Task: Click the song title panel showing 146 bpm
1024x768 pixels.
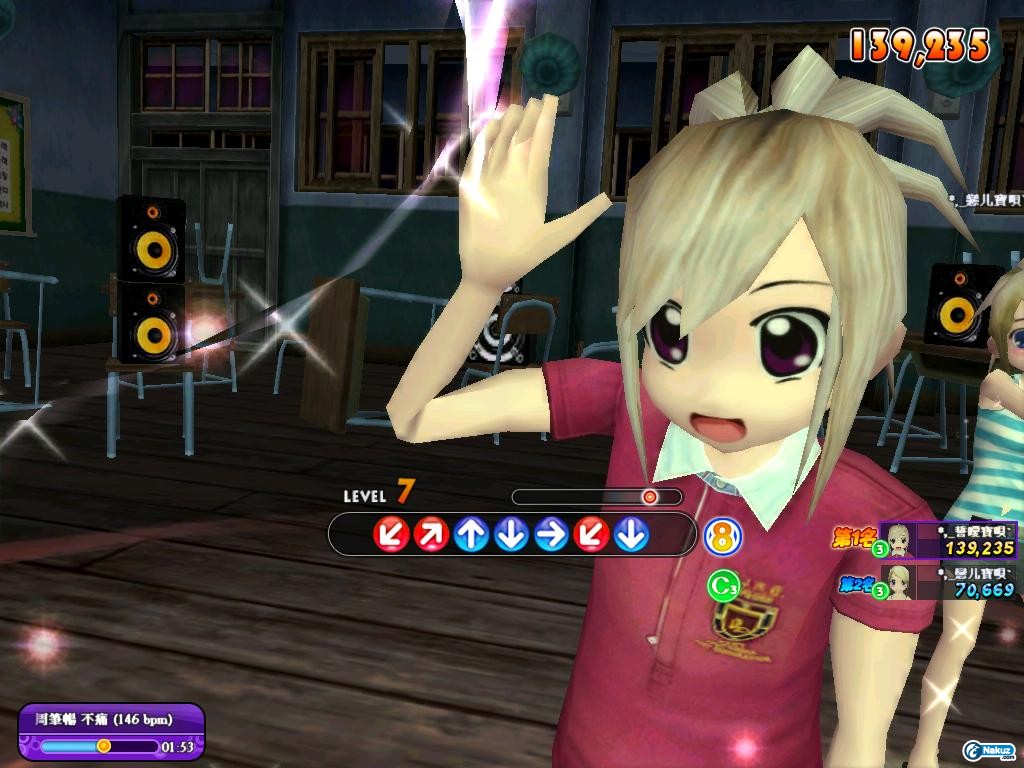Action: tap(112, 719)
